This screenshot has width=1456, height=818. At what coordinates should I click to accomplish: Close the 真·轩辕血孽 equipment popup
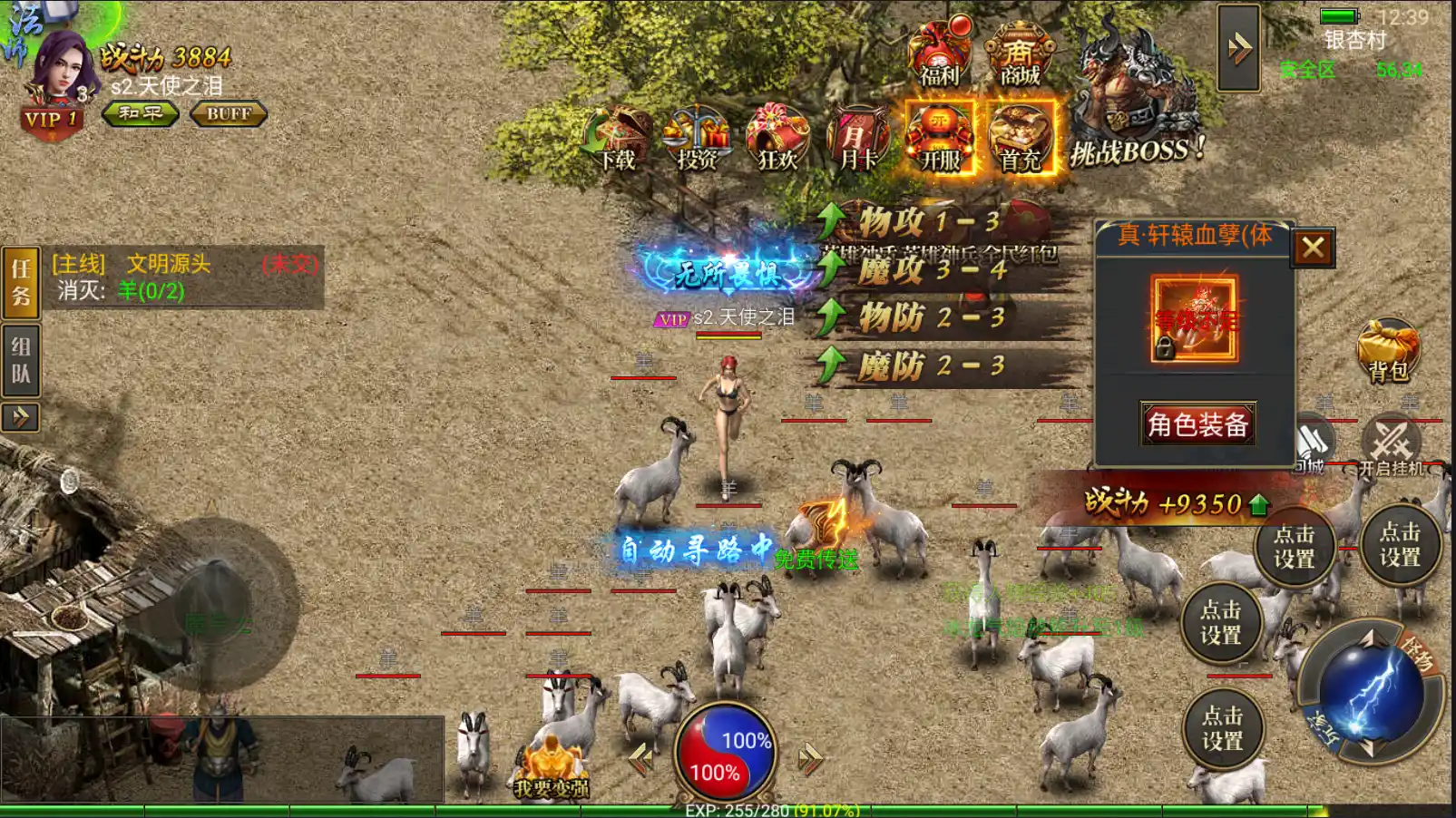click(1313, 247)
